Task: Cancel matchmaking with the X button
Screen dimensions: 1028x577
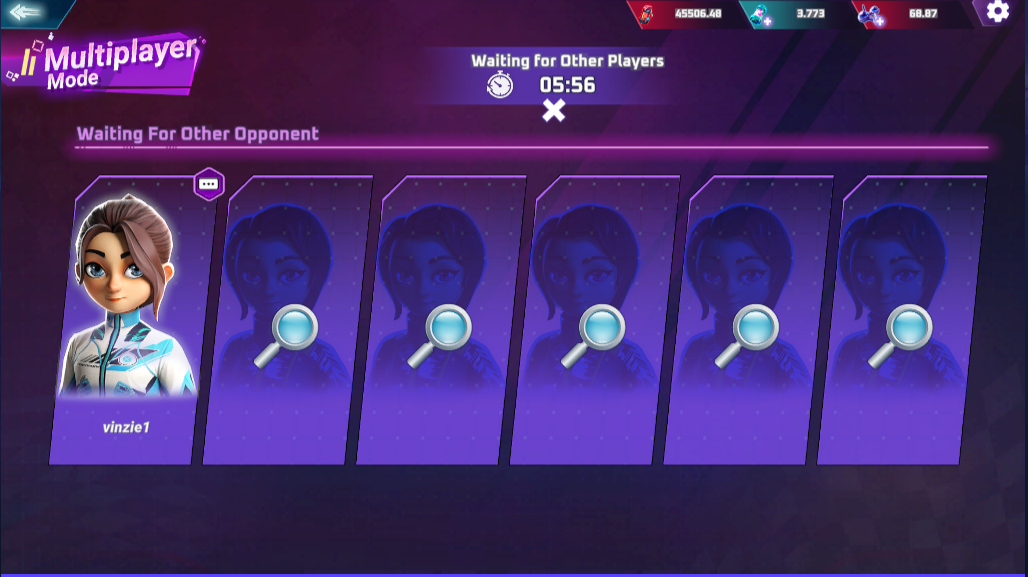Action: (553, 111)
